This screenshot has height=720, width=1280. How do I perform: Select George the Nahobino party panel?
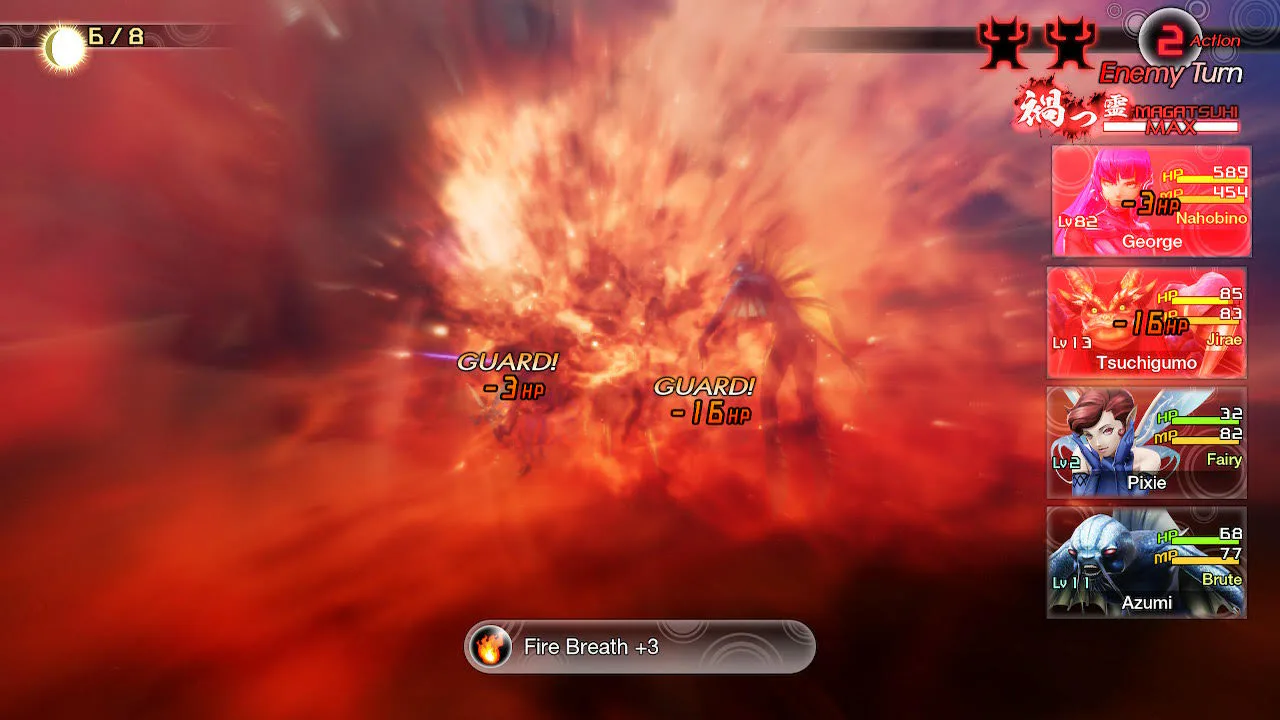(x=1150, y=201)
